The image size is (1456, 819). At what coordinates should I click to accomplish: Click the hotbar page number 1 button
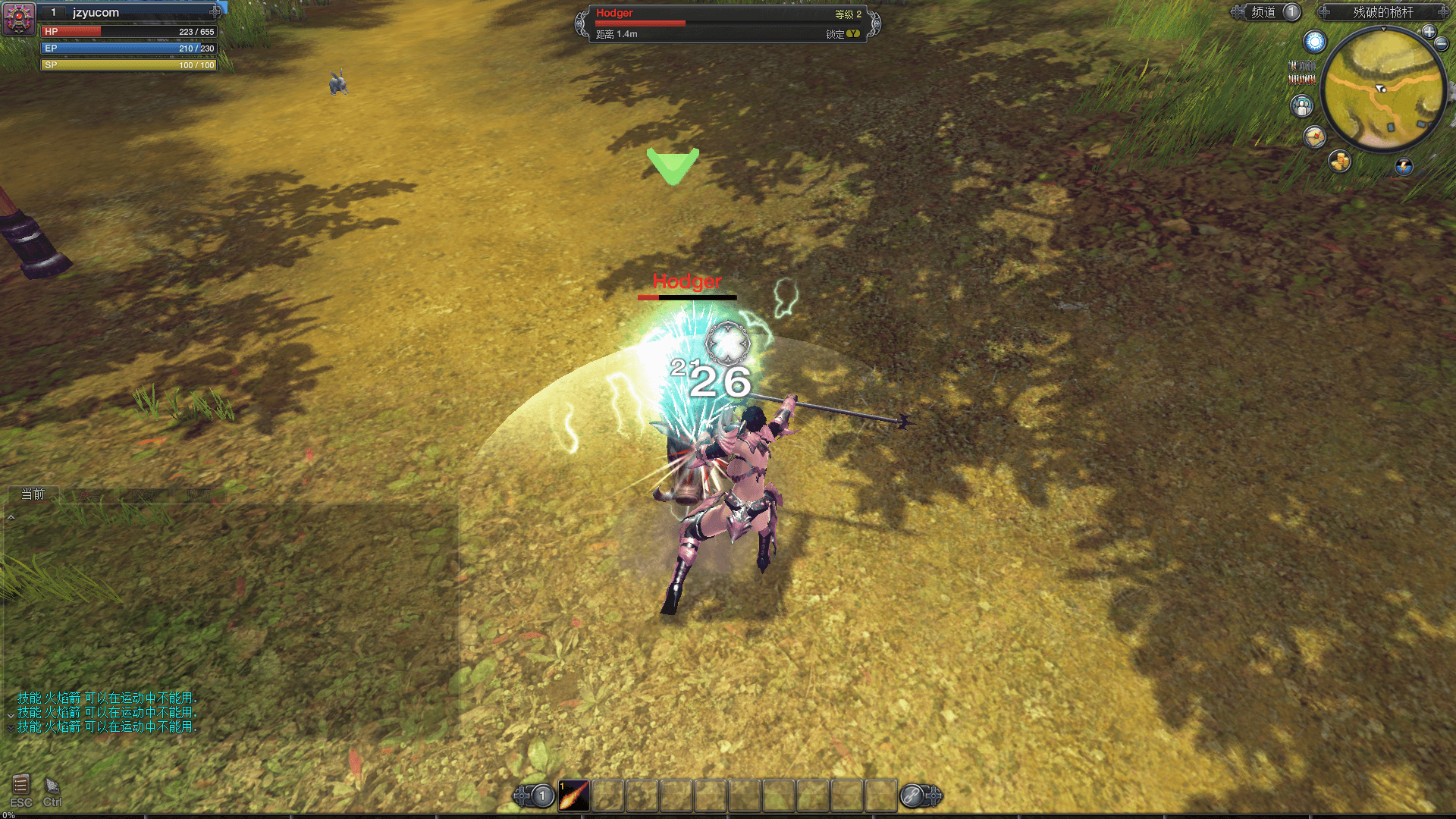click(542, 796)
